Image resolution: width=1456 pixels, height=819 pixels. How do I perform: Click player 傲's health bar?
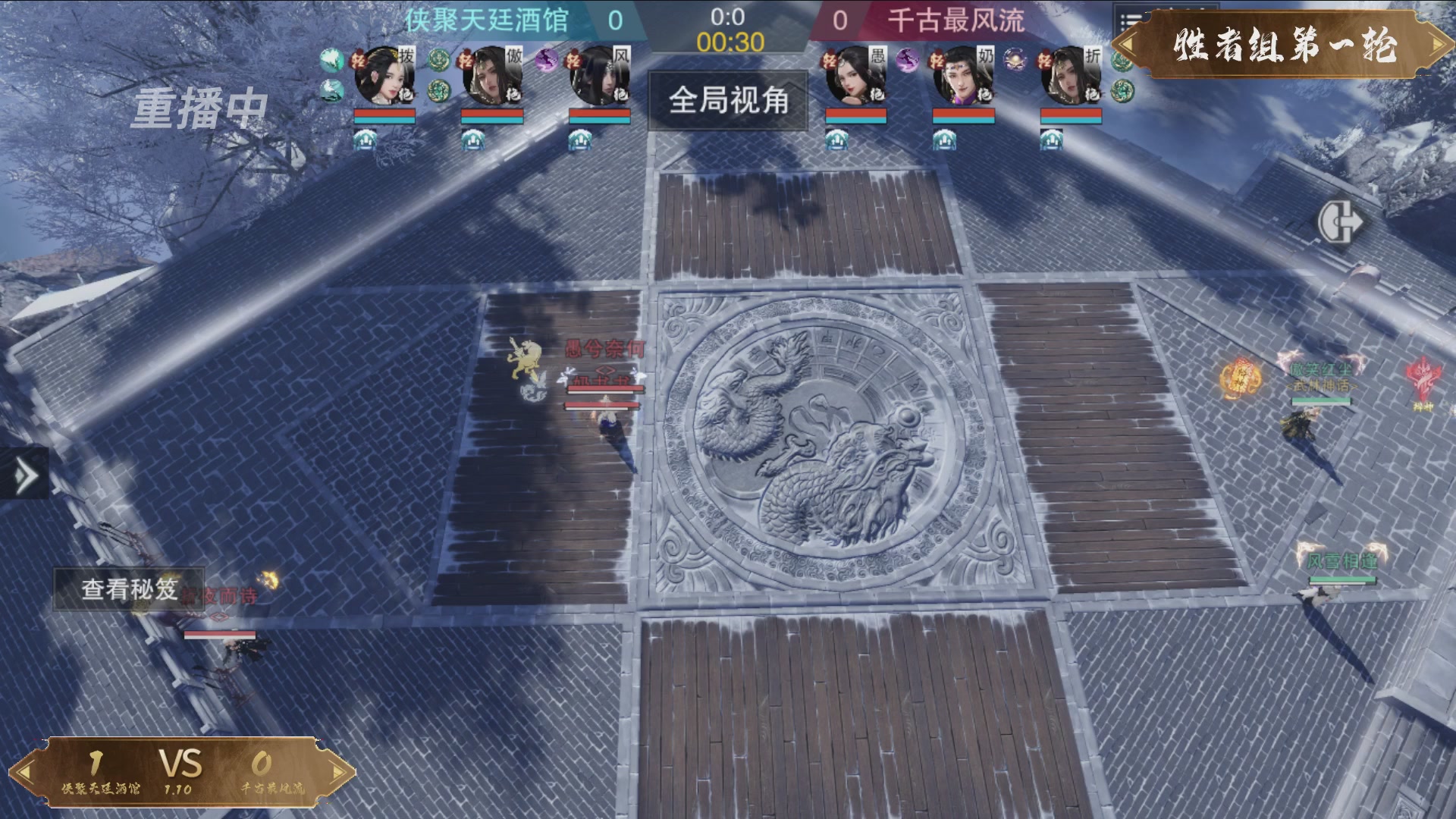[491, 117]
